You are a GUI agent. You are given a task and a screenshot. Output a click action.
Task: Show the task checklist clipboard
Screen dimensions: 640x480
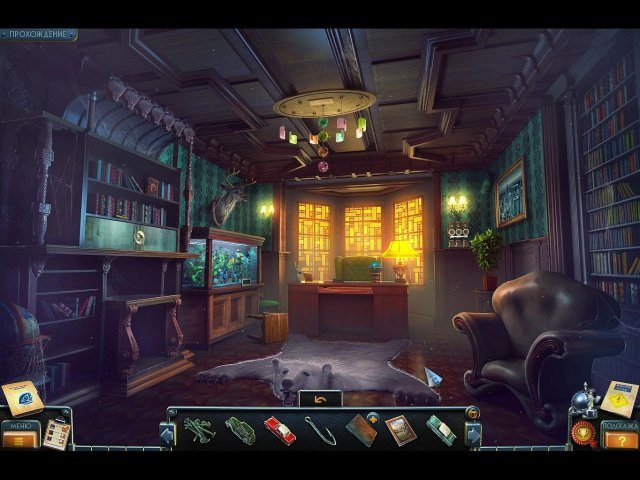pyautogui.click(x=56, y=433)
